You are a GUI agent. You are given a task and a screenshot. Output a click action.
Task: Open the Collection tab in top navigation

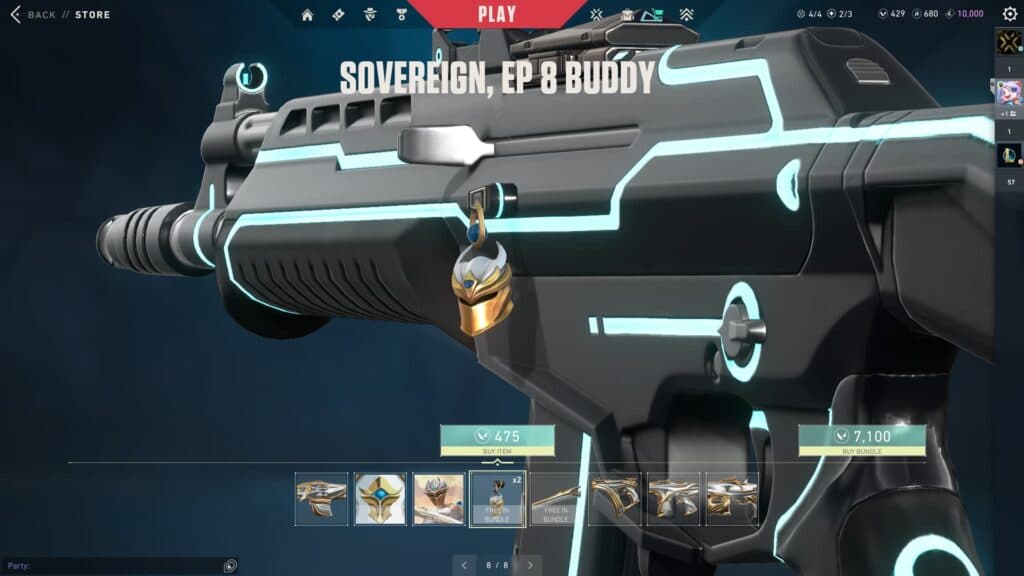(627, 15)
